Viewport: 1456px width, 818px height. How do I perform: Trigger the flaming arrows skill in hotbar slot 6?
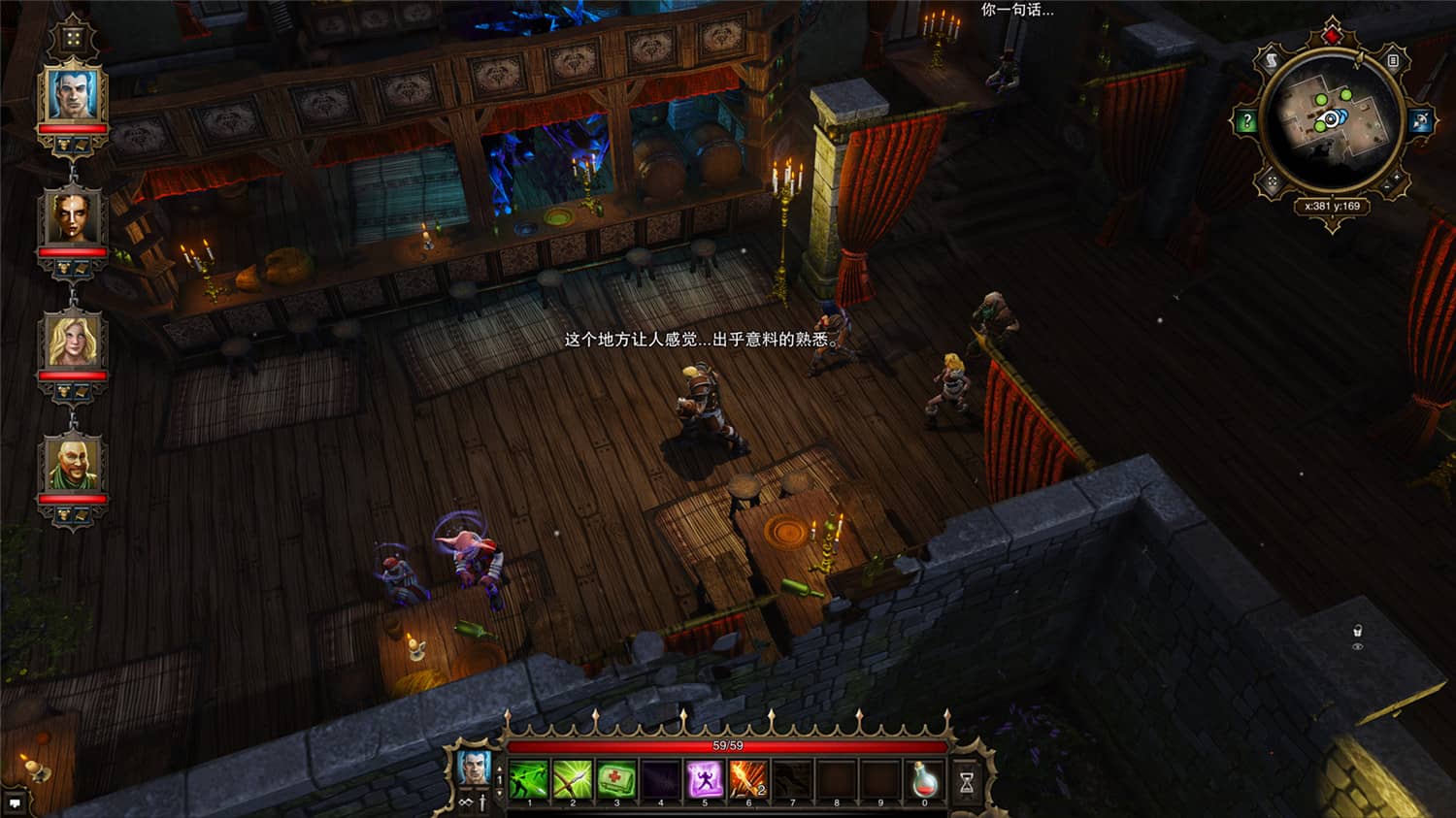(x=749, y=780)
